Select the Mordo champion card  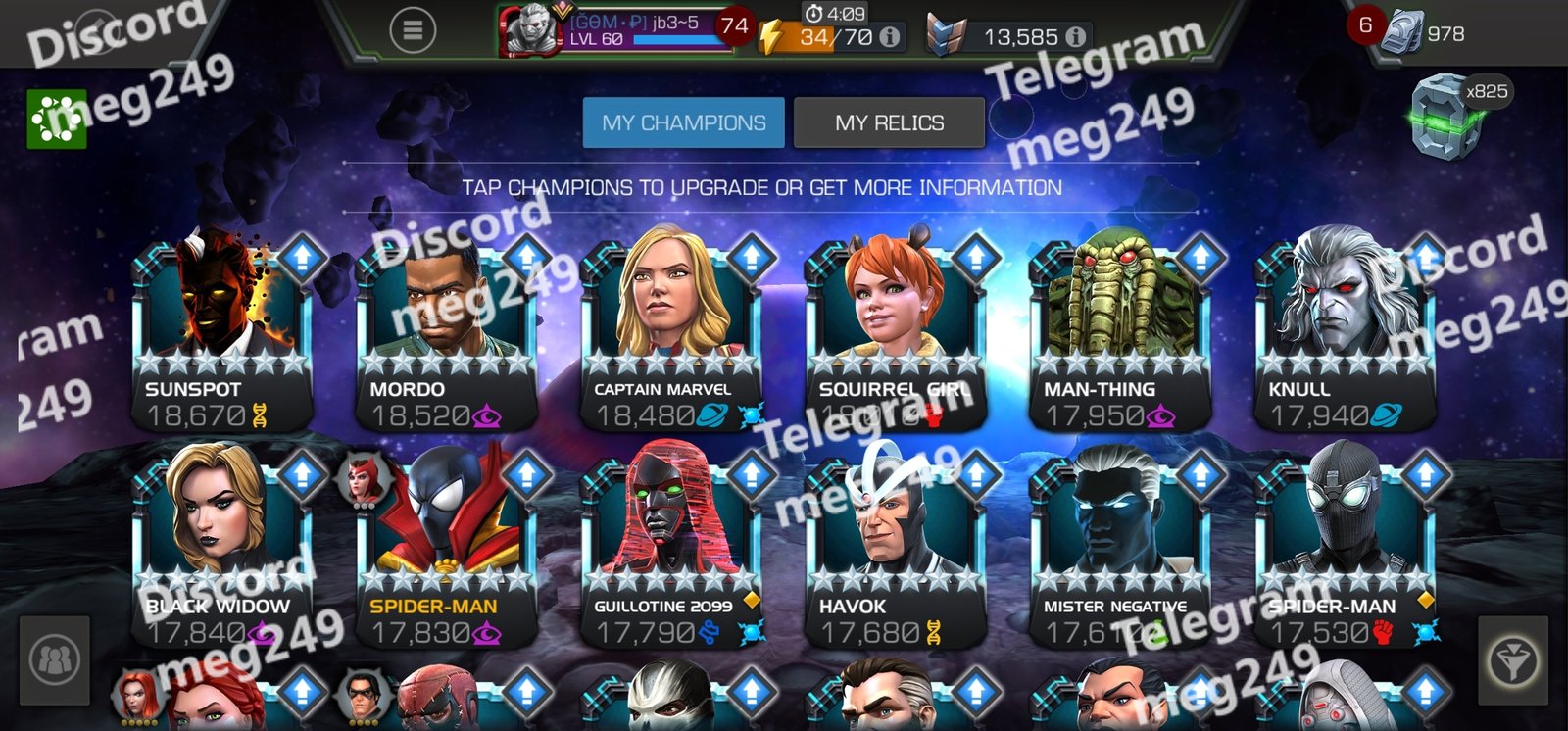(446, 333)
